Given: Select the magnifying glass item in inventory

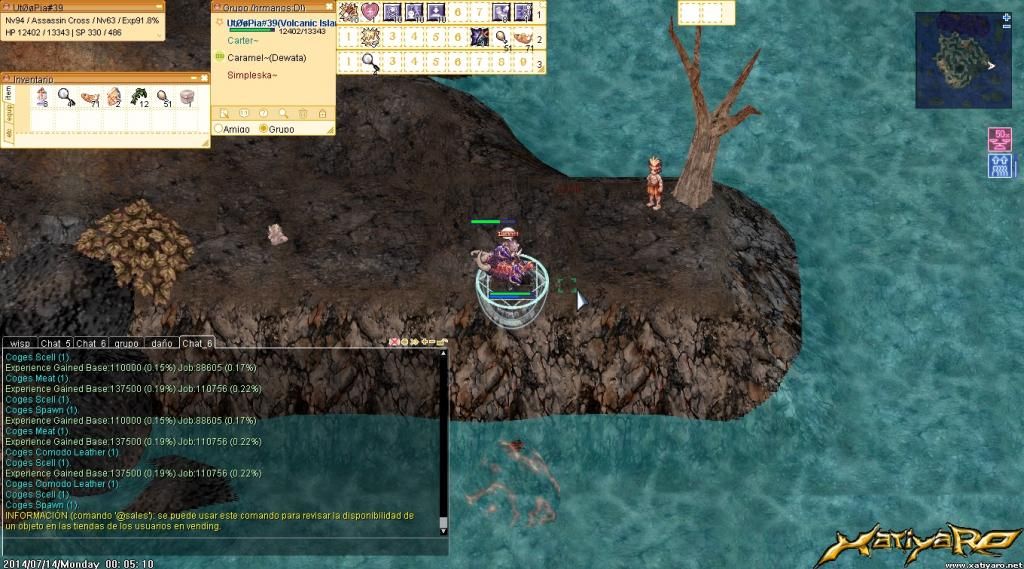Looking at the screenshot, I should coord(64,96).
